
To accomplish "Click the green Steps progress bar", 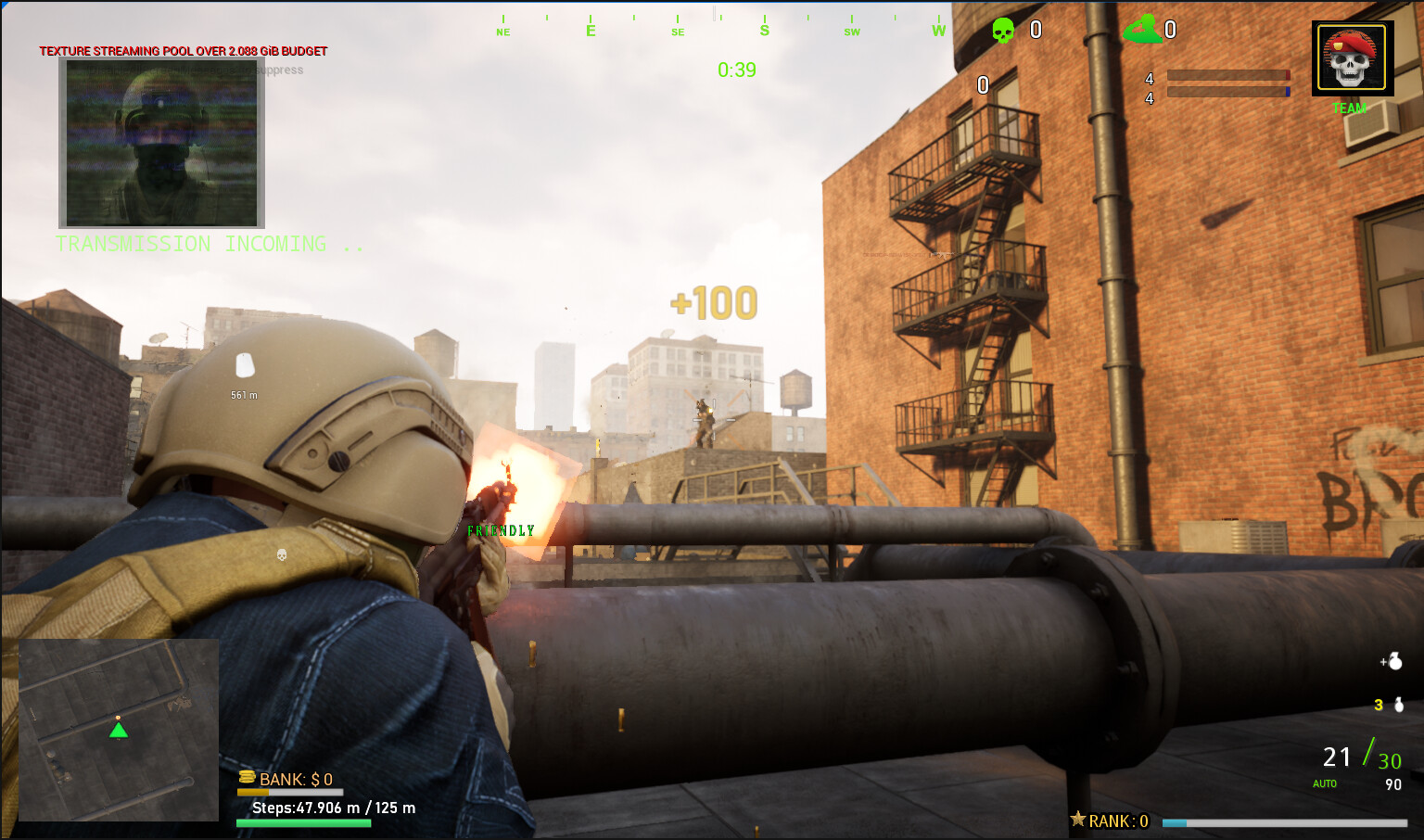I will [303, 821].
